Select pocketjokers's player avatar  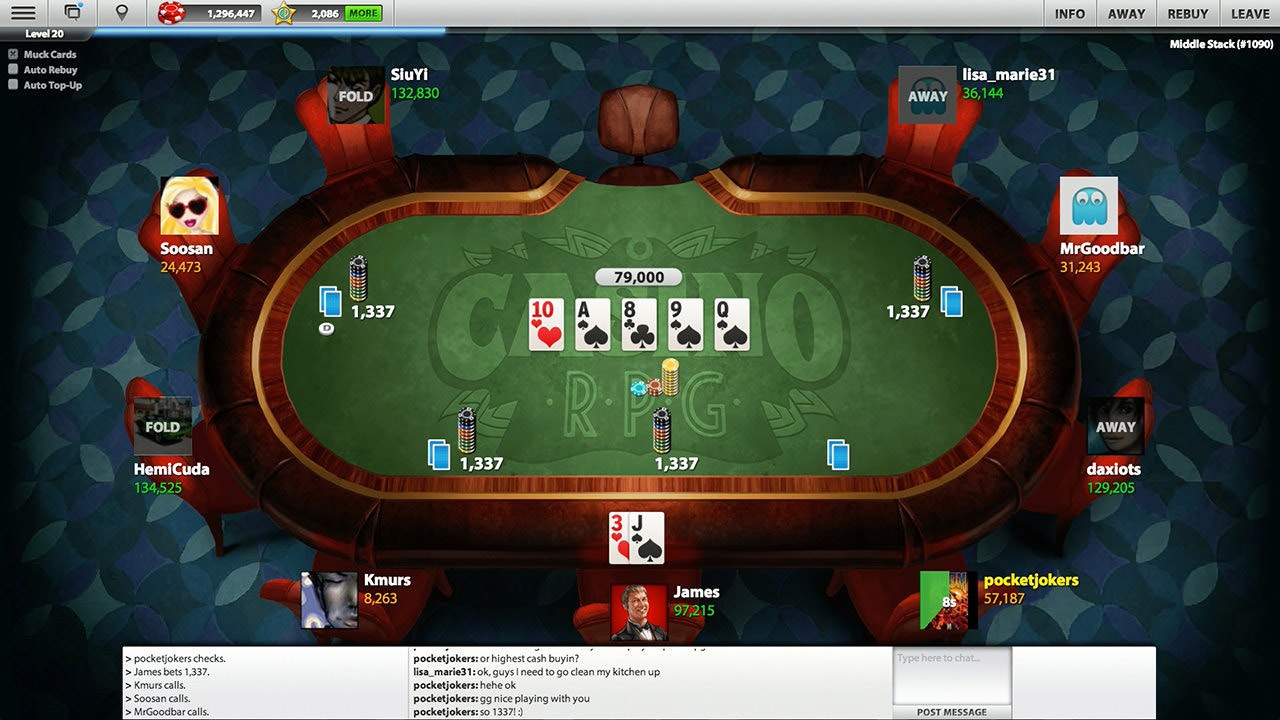click(947, 600)
